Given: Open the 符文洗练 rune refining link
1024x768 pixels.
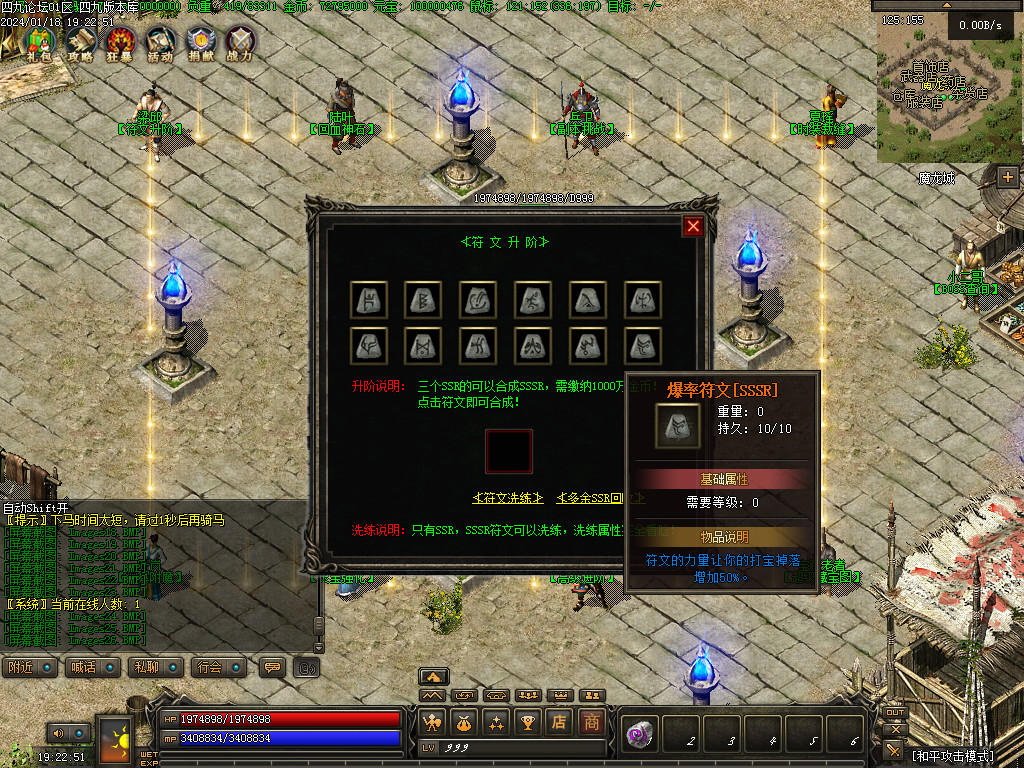Looking at the screenshot, I should click(507, 498).
